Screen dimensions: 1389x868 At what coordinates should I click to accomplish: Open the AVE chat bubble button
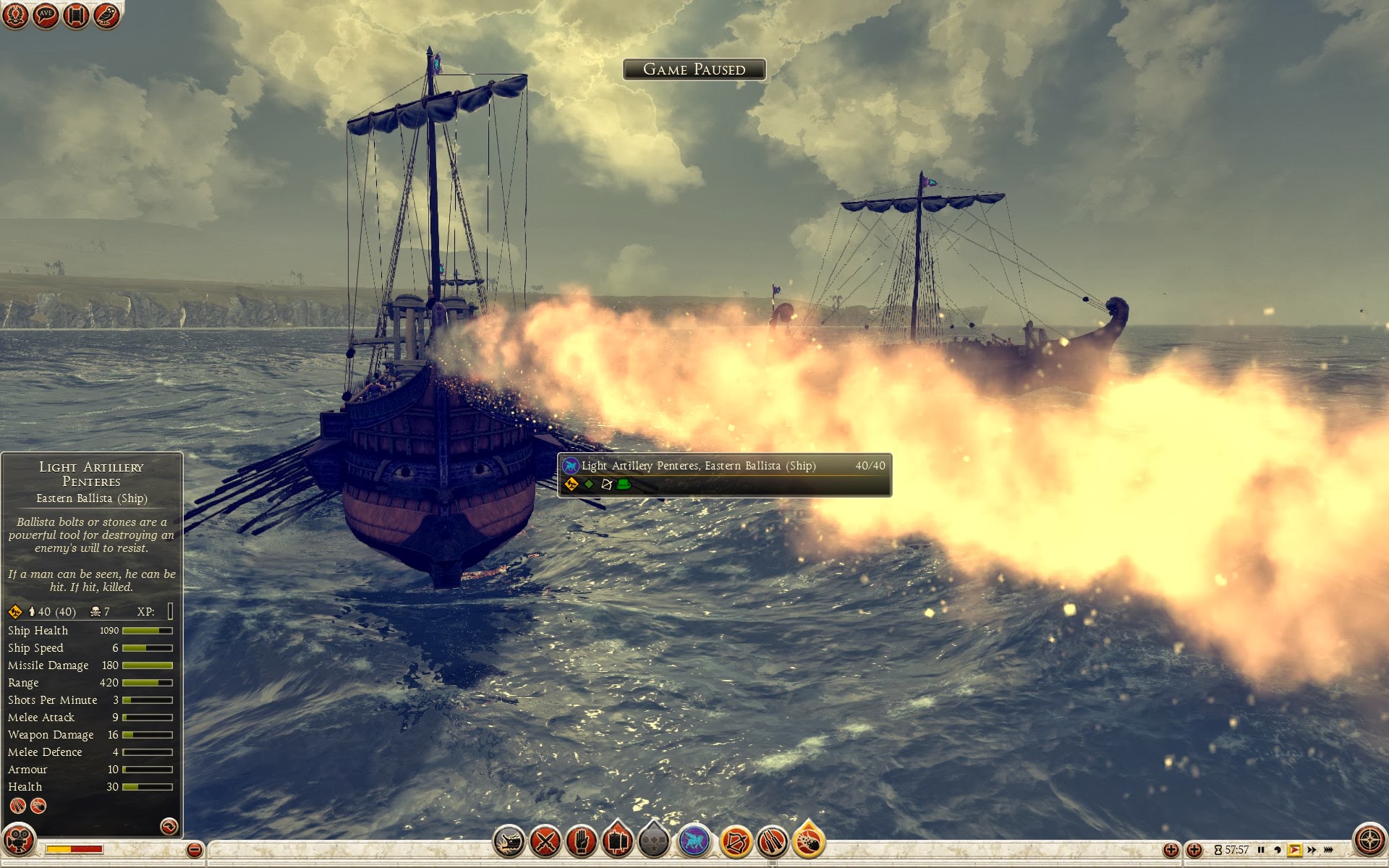point(46,15)
